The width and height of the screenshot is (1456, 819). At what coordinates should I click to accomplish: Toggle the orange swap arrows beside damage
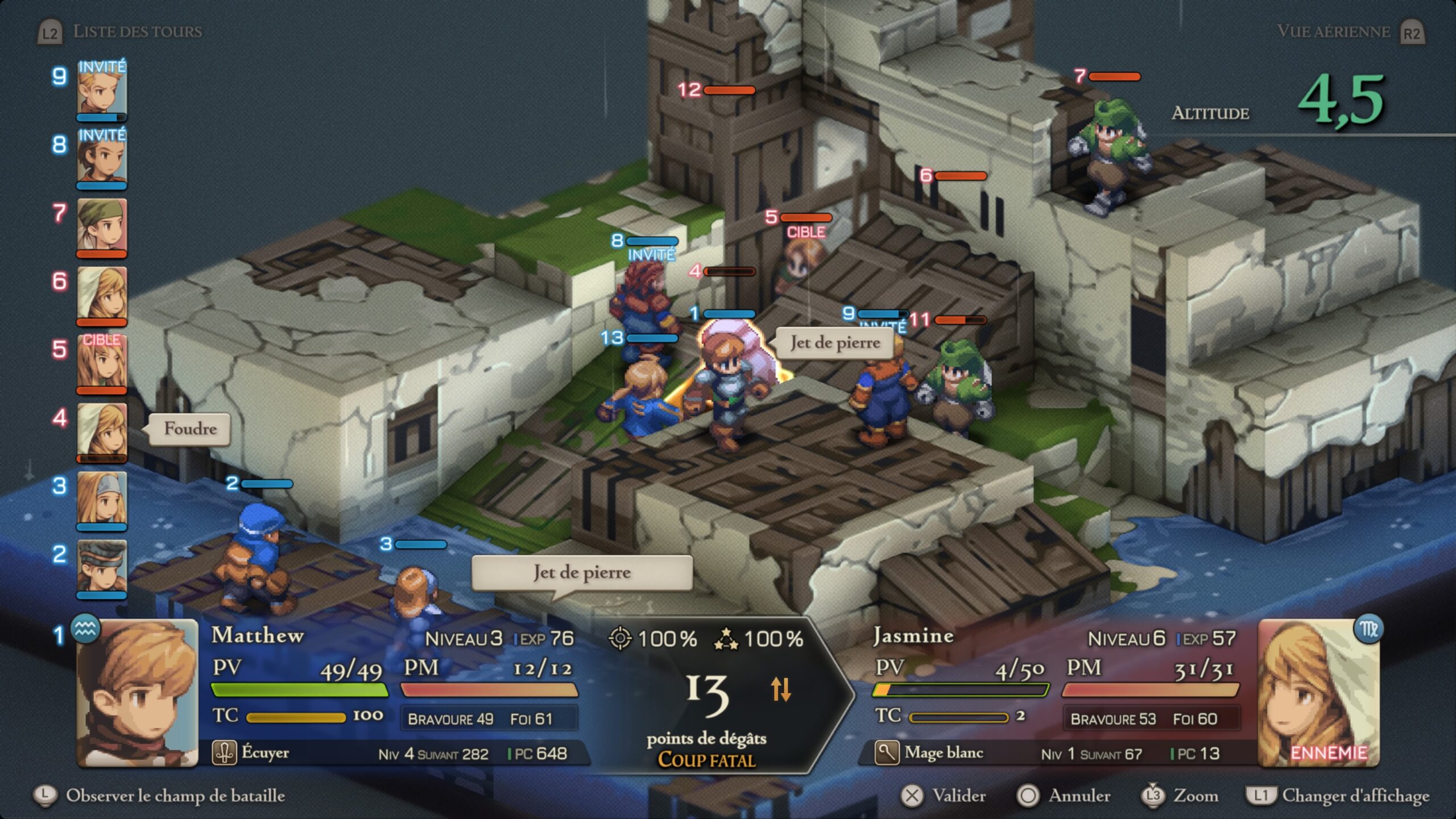click(780, 689)
